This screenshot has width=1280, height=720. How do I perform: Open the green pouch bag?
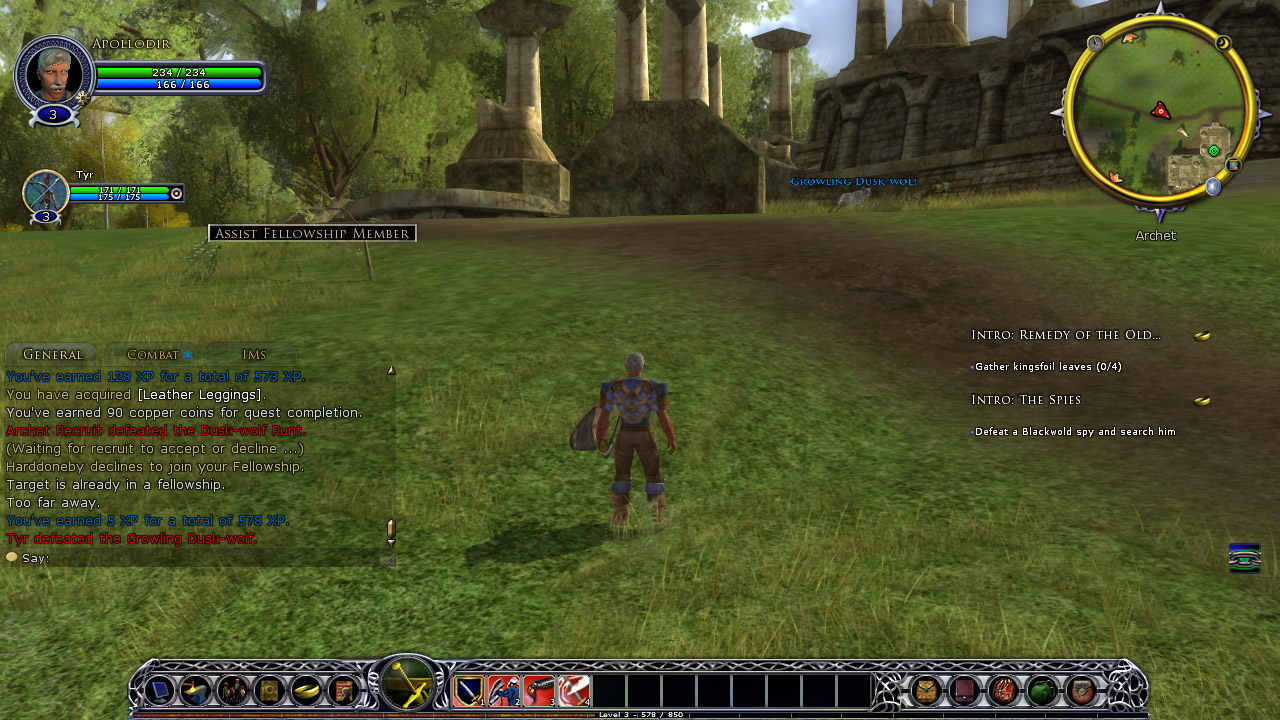pos(1042,690)
